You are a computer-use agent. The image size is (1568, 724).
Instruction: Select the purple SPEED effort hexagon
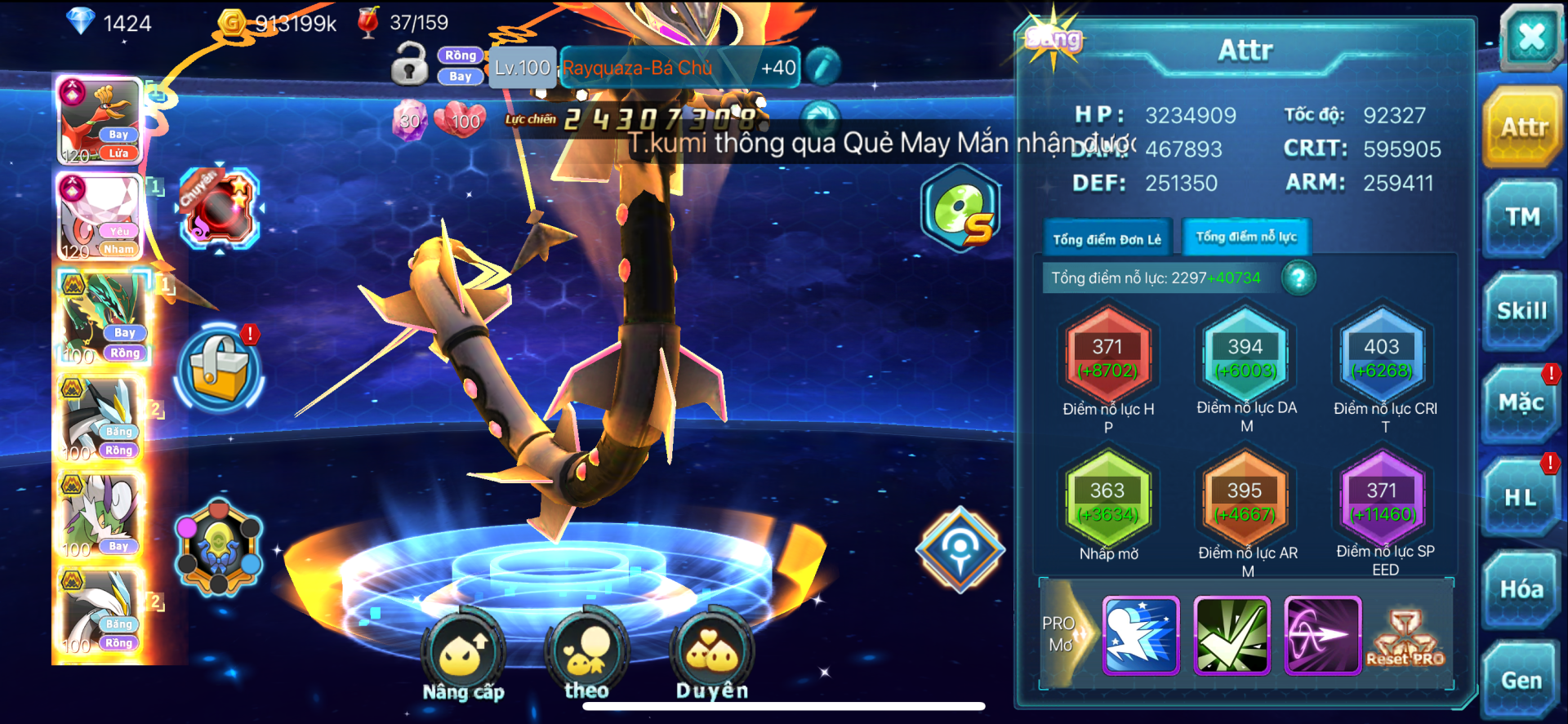point(1382,501)
